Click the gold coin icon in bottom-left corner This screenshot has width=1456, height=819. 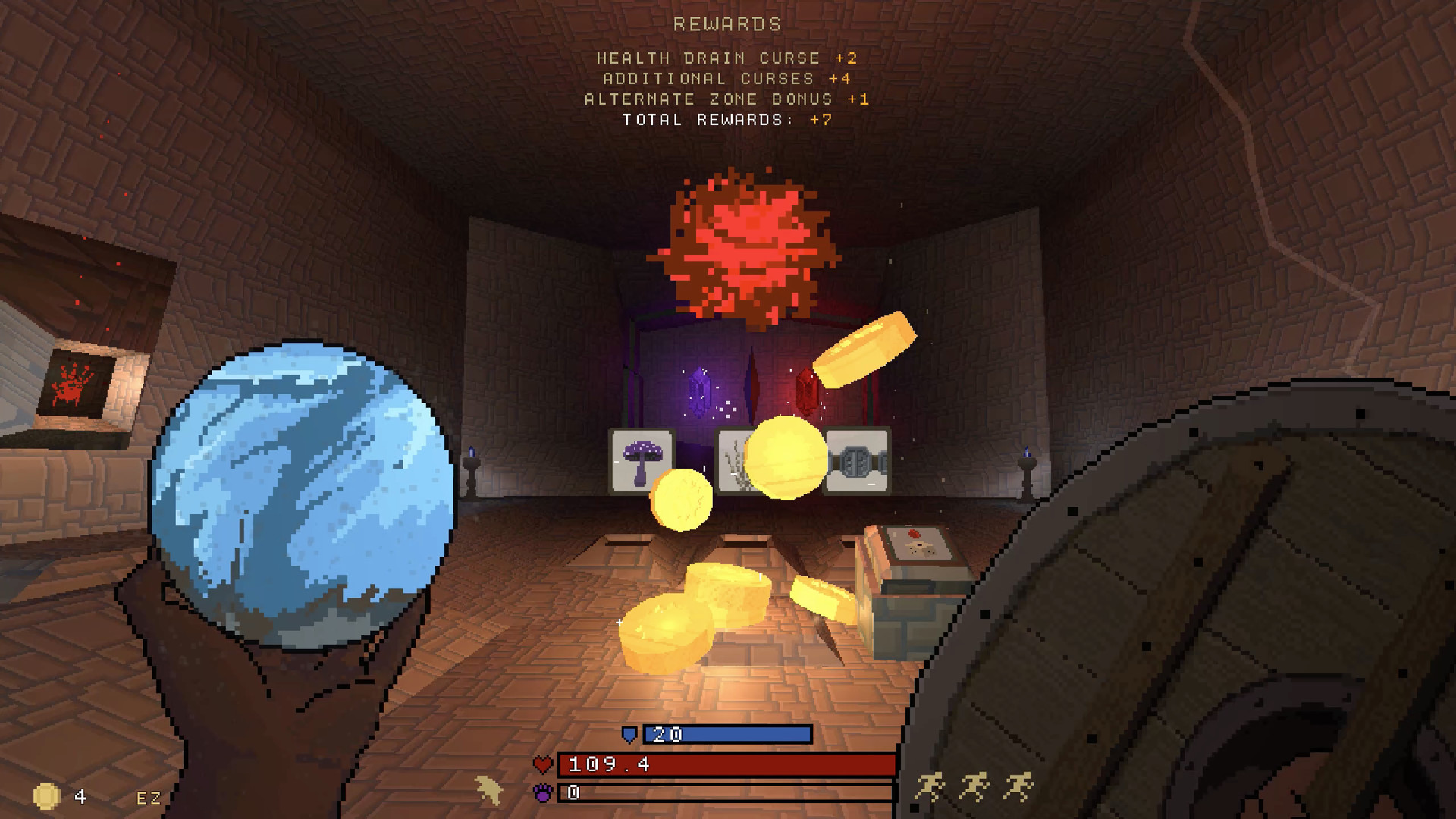click(x=45, y=796)
